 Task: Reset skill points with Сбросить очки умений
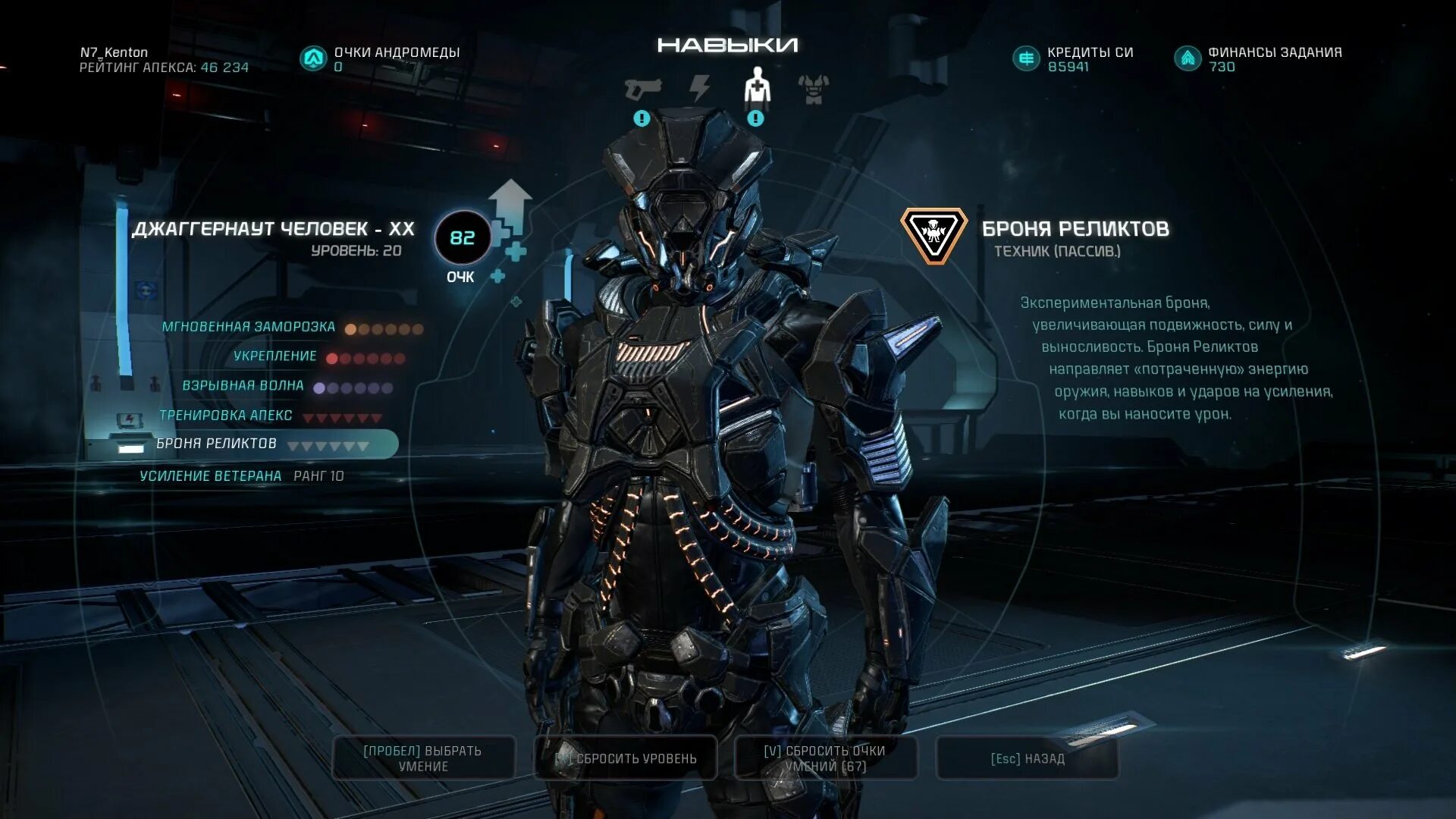(826, 758)
